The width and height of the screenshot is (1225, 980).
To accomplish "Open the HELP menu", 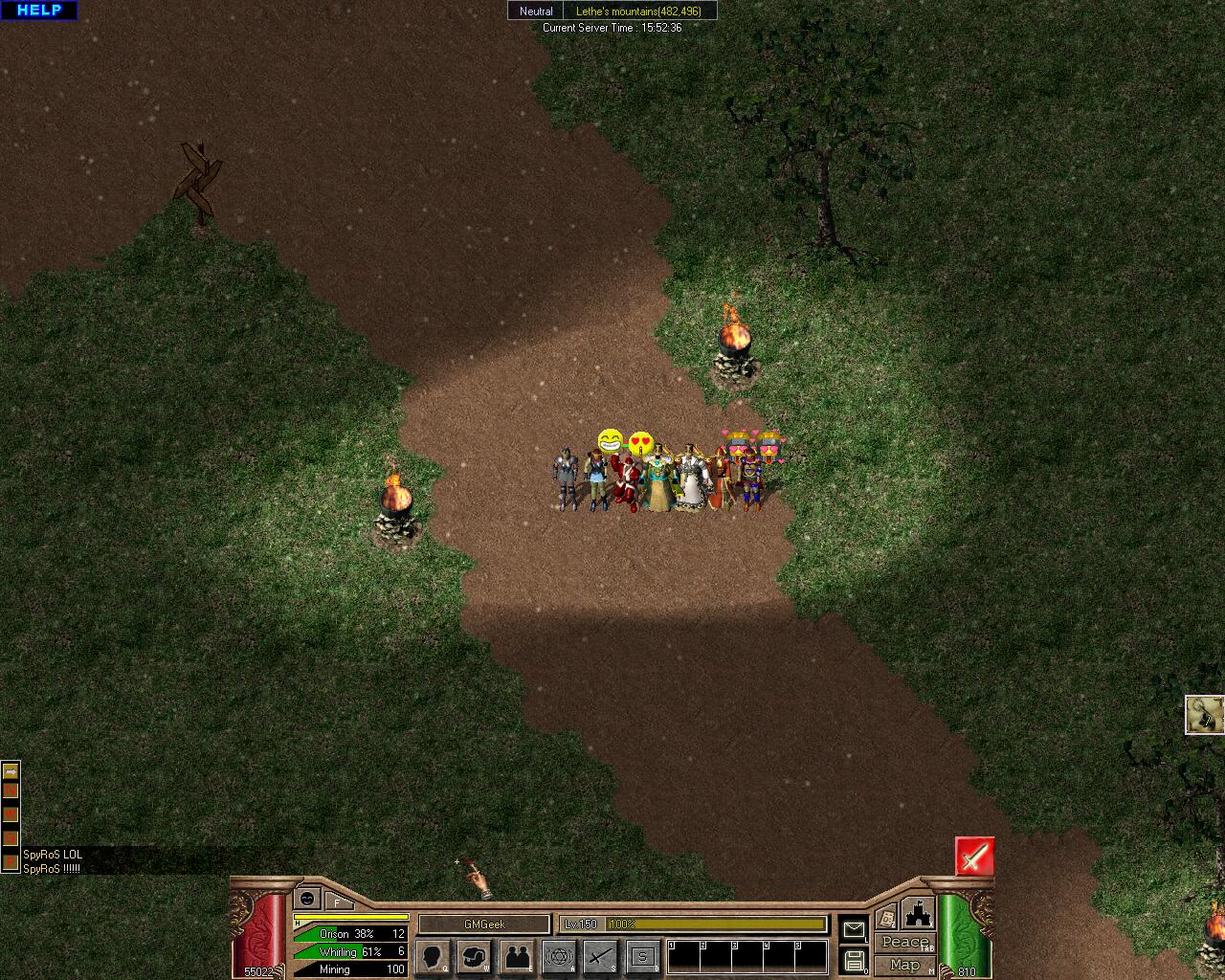I will 39,11.
